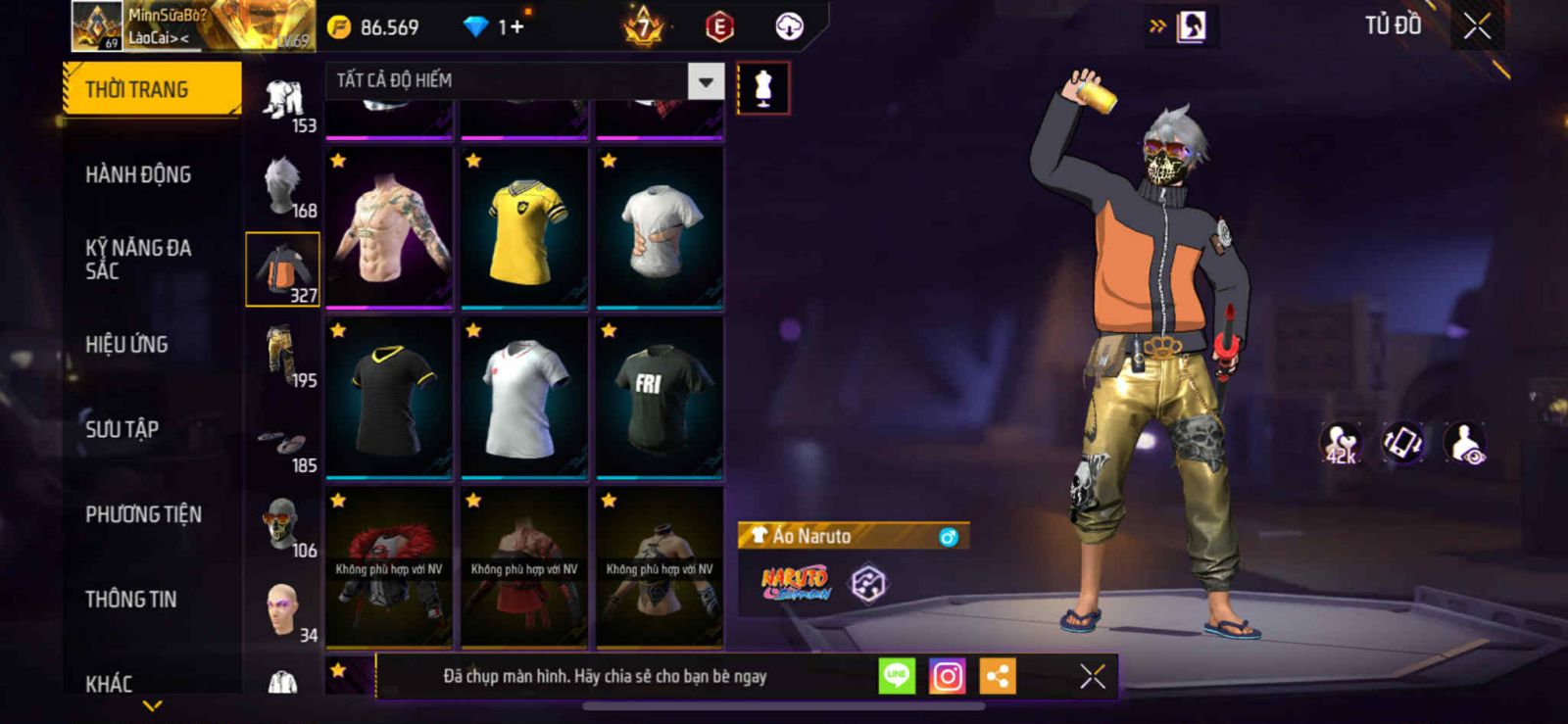Screen dimensions: 1568x724
Task: Open the Sưu Tập tab
Action: click(122, 429)
